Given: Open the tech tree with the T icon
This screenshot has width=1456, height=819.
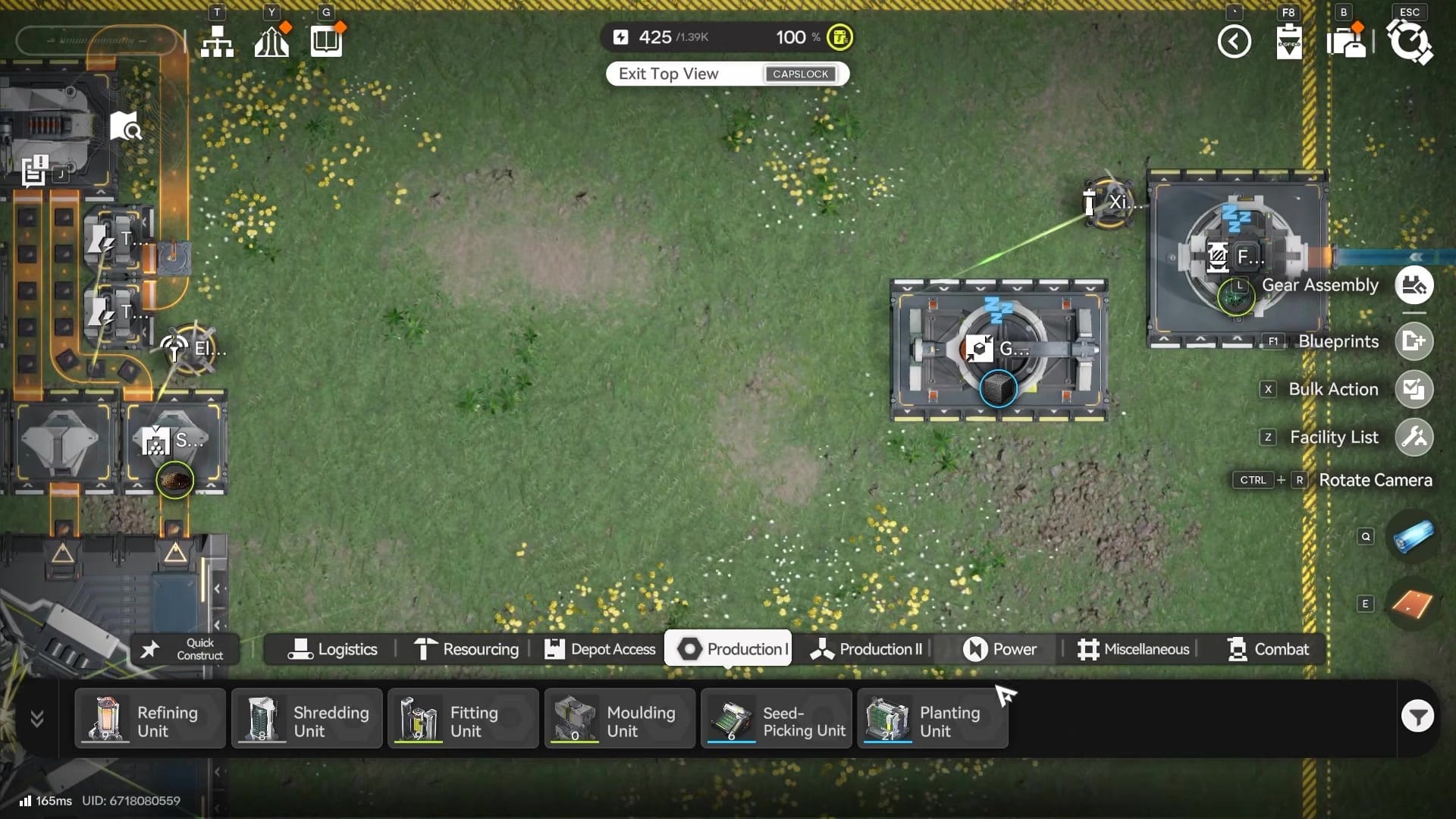Looking at the screenshot, I should coord(218,41).
